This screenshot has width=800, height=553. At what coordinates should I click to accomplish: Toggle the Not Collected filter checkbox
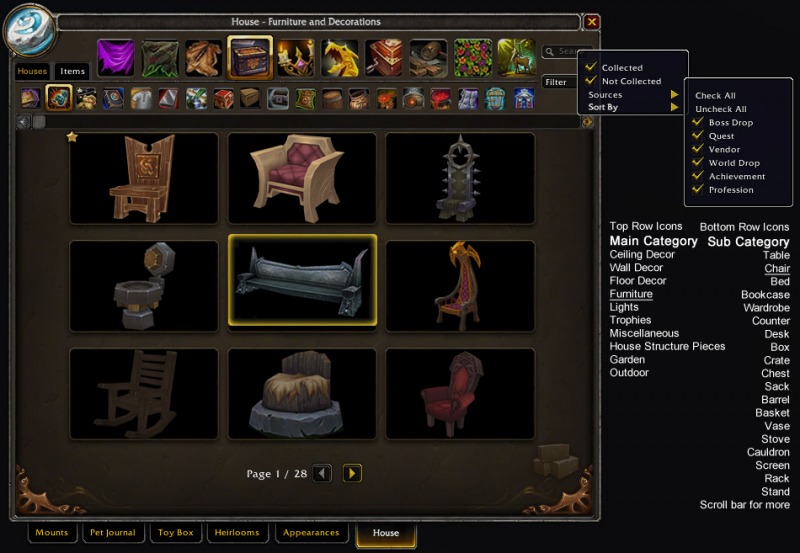[592, 81]
